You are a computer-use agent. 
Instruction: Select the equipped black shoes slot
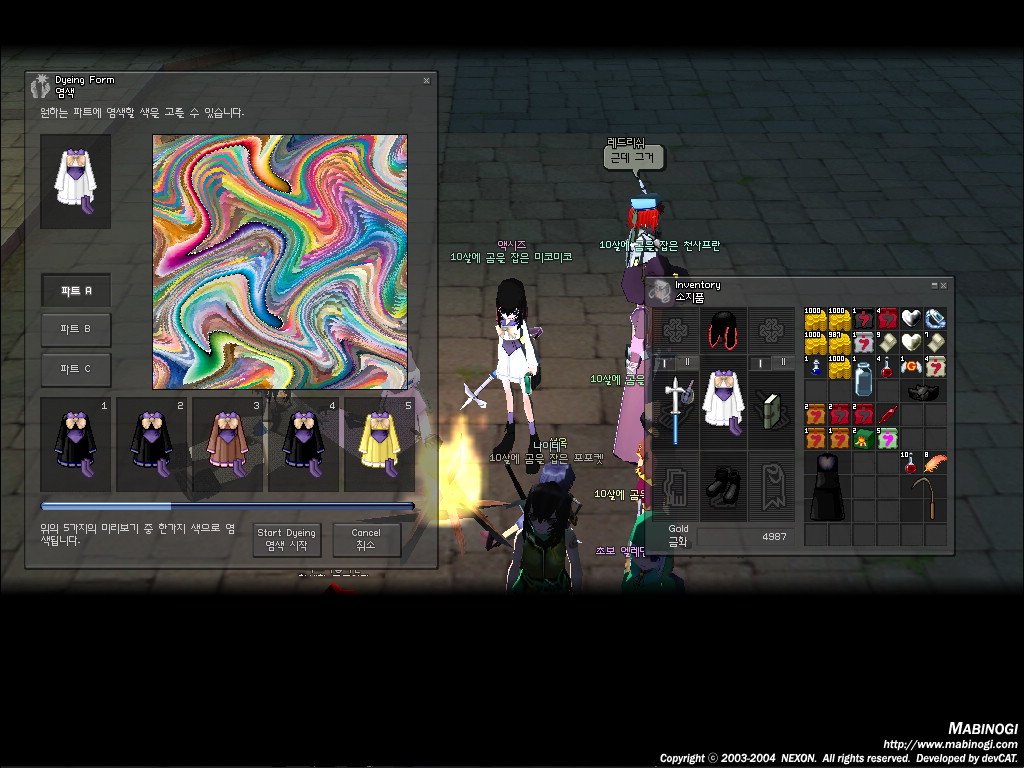pos(723,488)
